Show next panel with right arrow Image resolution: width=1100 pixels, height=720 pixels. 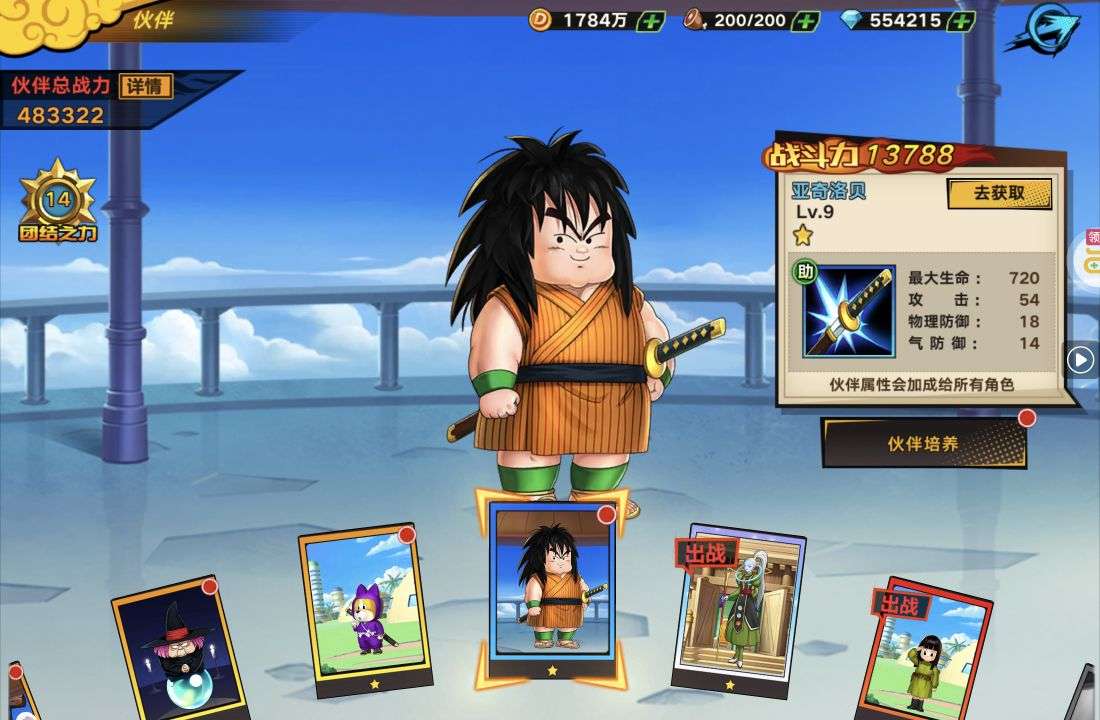click(x=1081, y=359)
